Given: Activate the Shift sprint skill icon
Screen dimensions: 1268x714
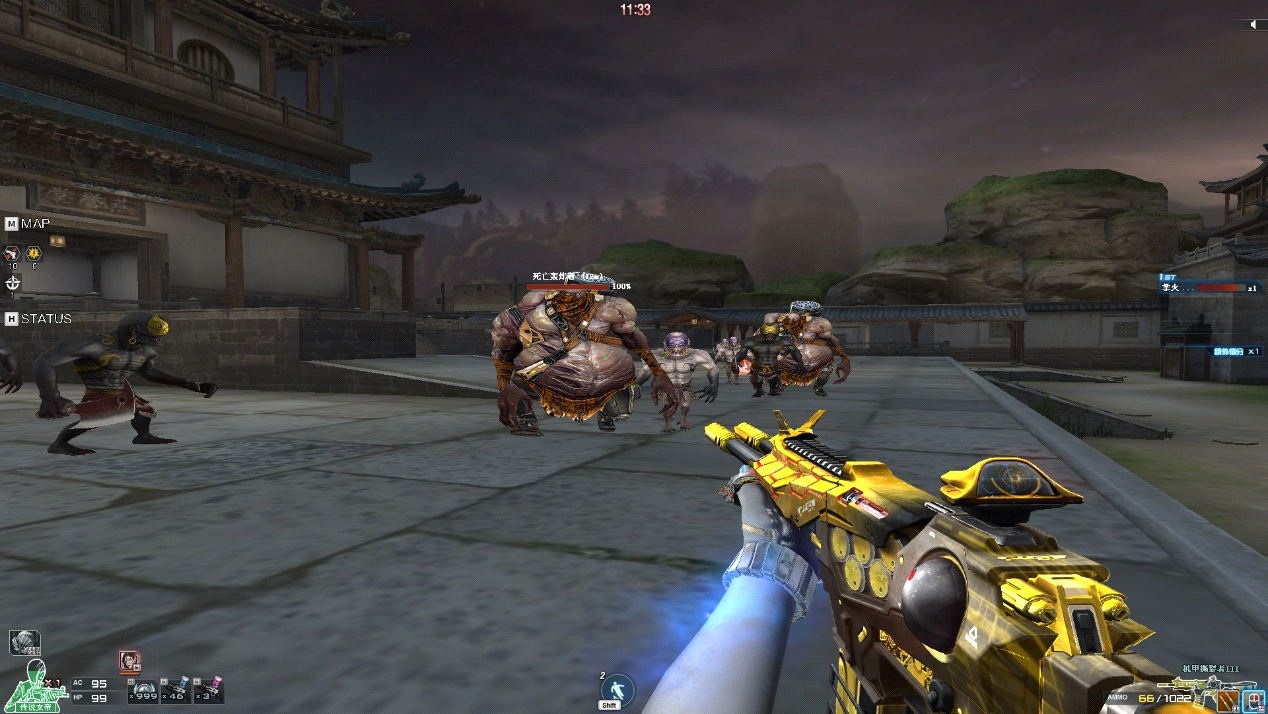Looking at the screenshot, I should click(x=609, y=690).
